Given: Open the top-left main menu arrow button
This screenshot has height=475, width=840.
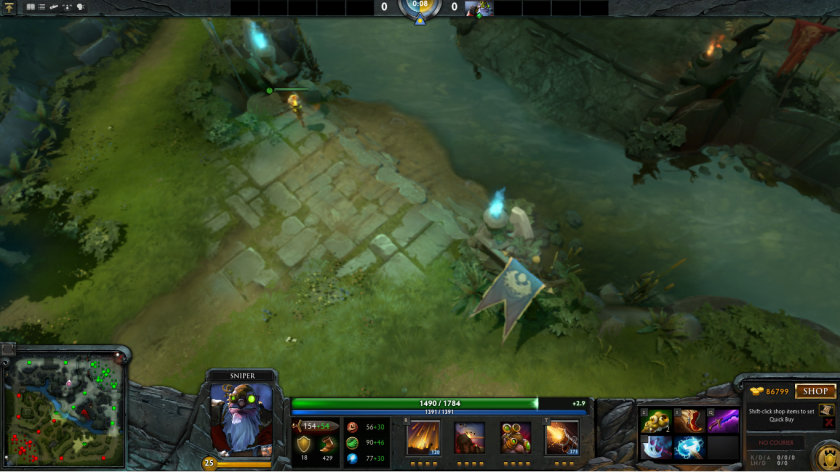Looking at the screenshot, I should (9, 7).
